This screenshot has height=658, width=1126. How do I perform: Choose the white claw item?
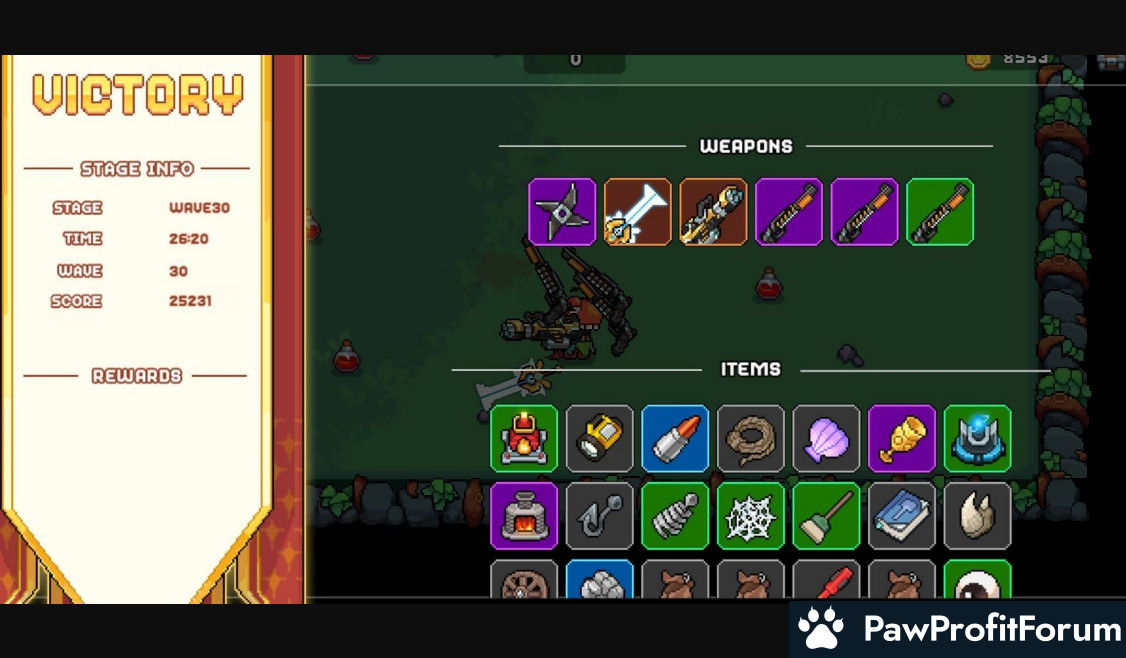(977, 516)
